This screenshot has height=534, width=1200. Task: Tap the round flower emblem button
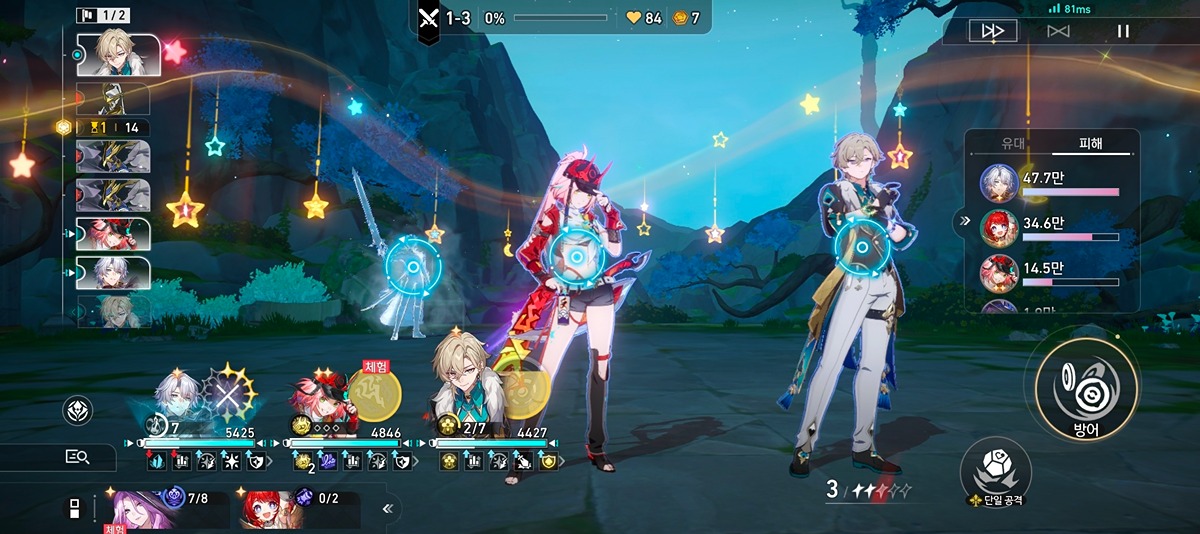tap(78, 411)
